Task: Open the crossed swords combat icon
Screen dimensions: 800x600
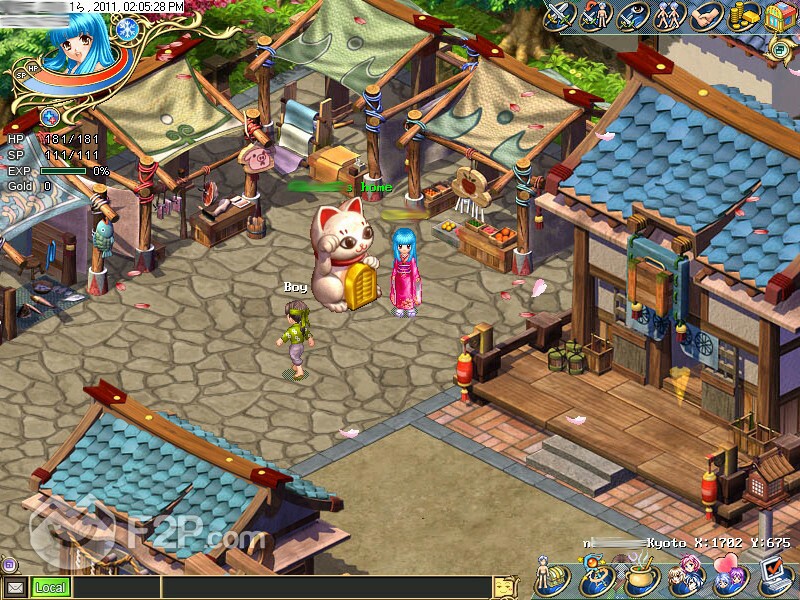Action: (x=560, y=15)
